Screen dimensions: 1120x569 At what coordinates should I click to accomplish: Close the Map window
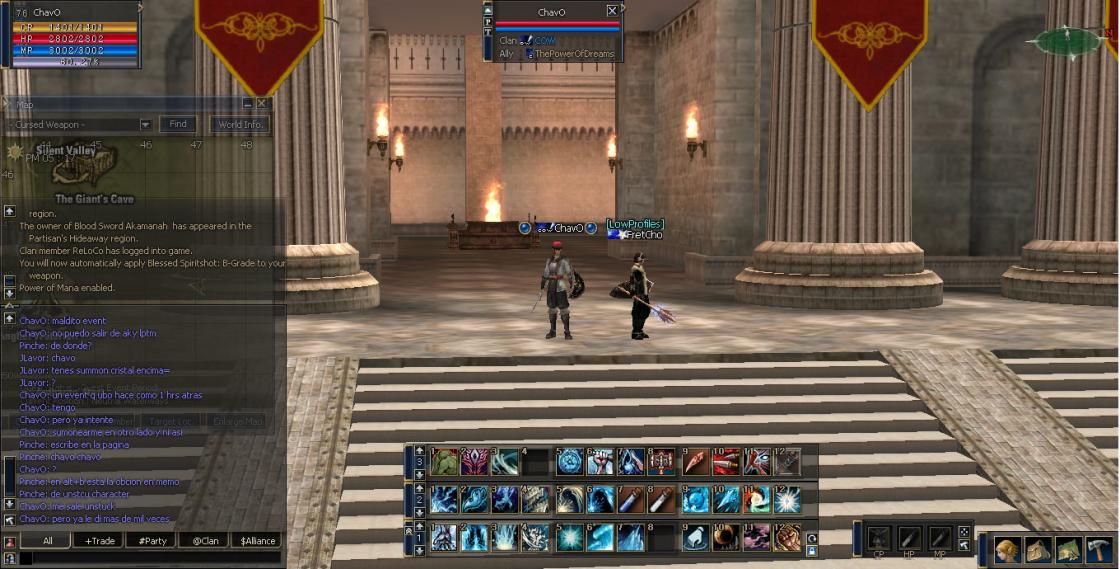pyautogui.click(x=262, y=103)
